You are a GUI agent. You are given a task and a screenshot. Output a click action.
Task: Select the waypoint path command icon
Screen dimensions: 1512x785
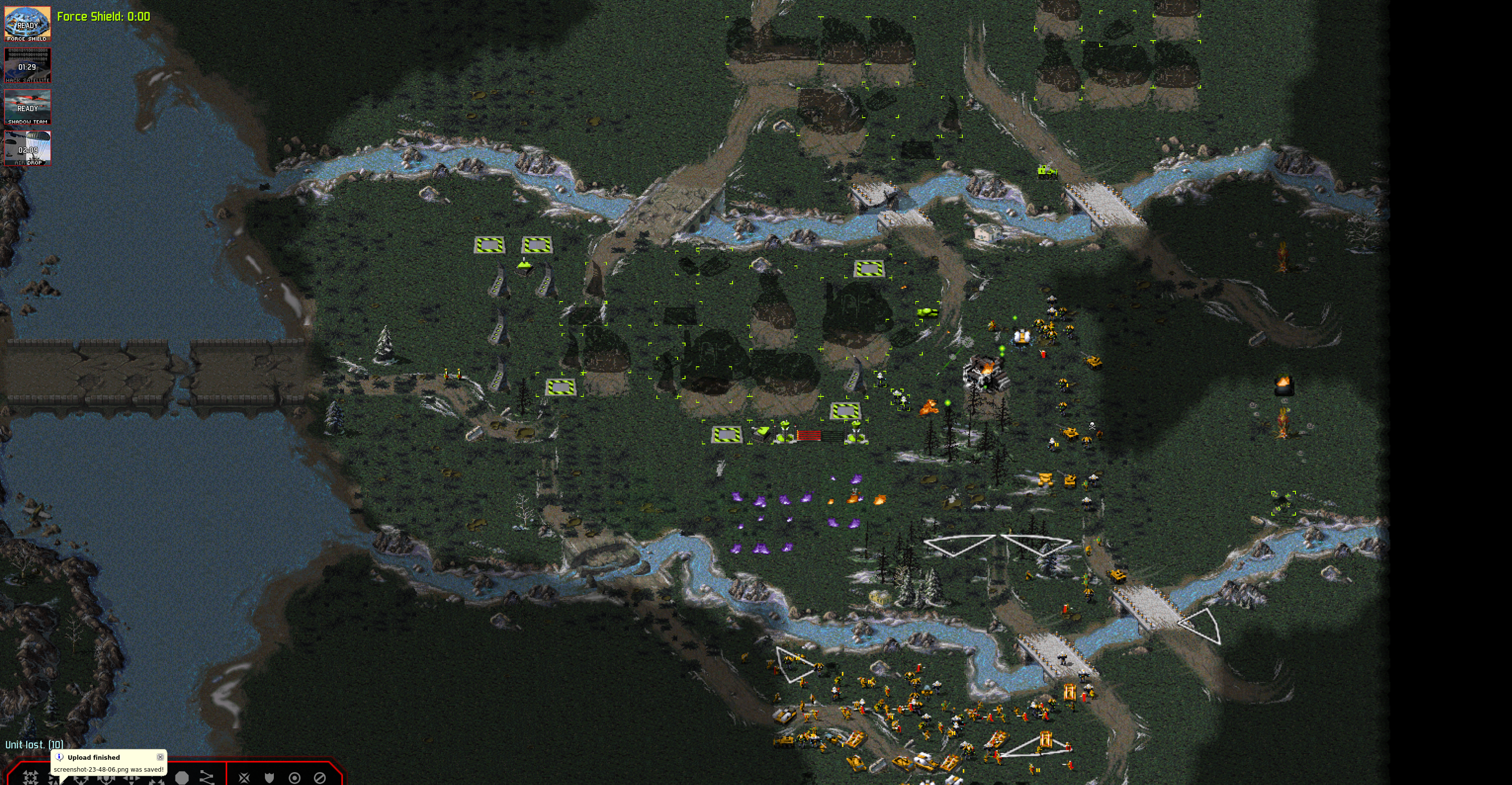207,778
